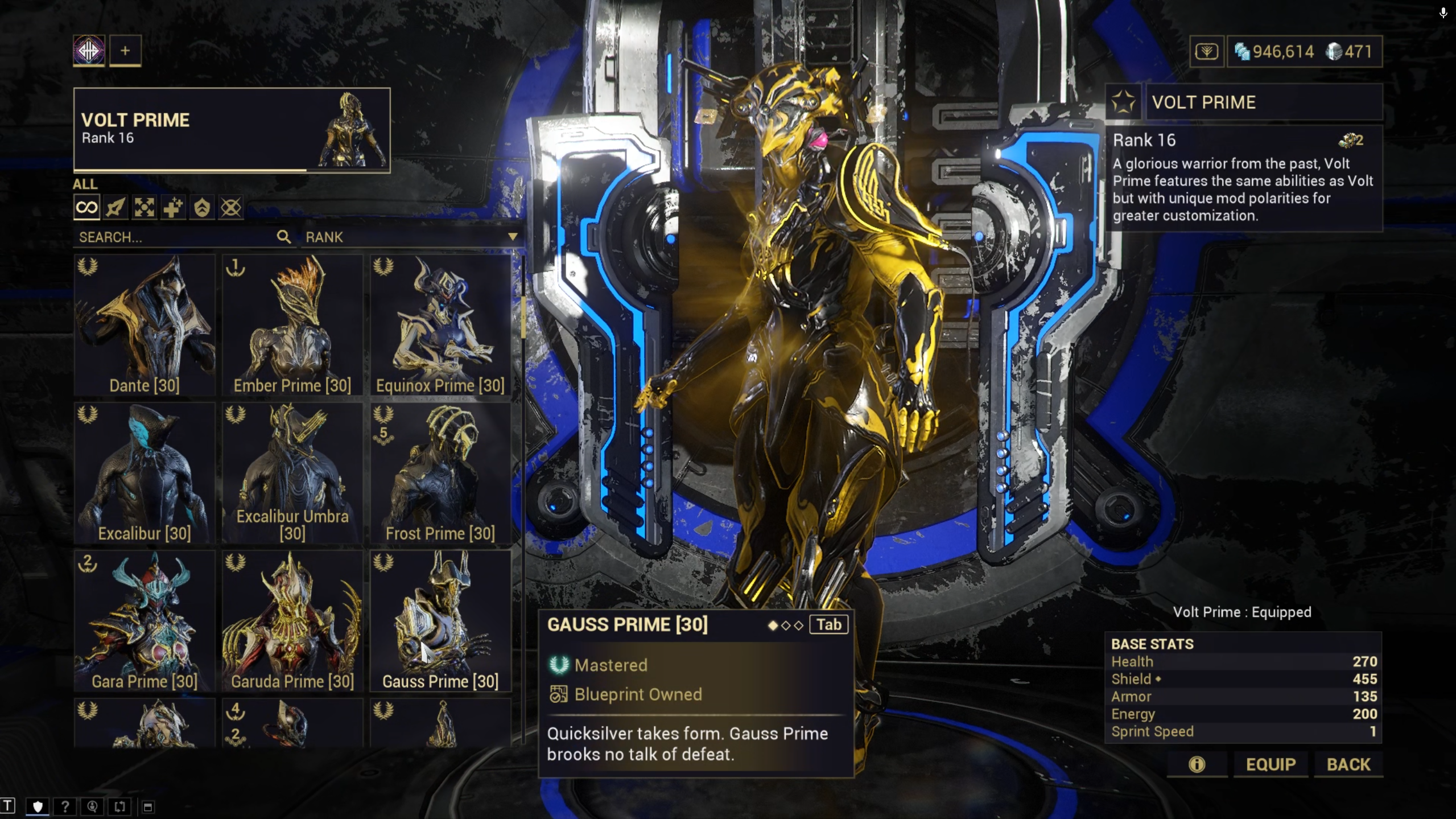Open the info circle button
1456x819 pixels.
click(1197, 764)
